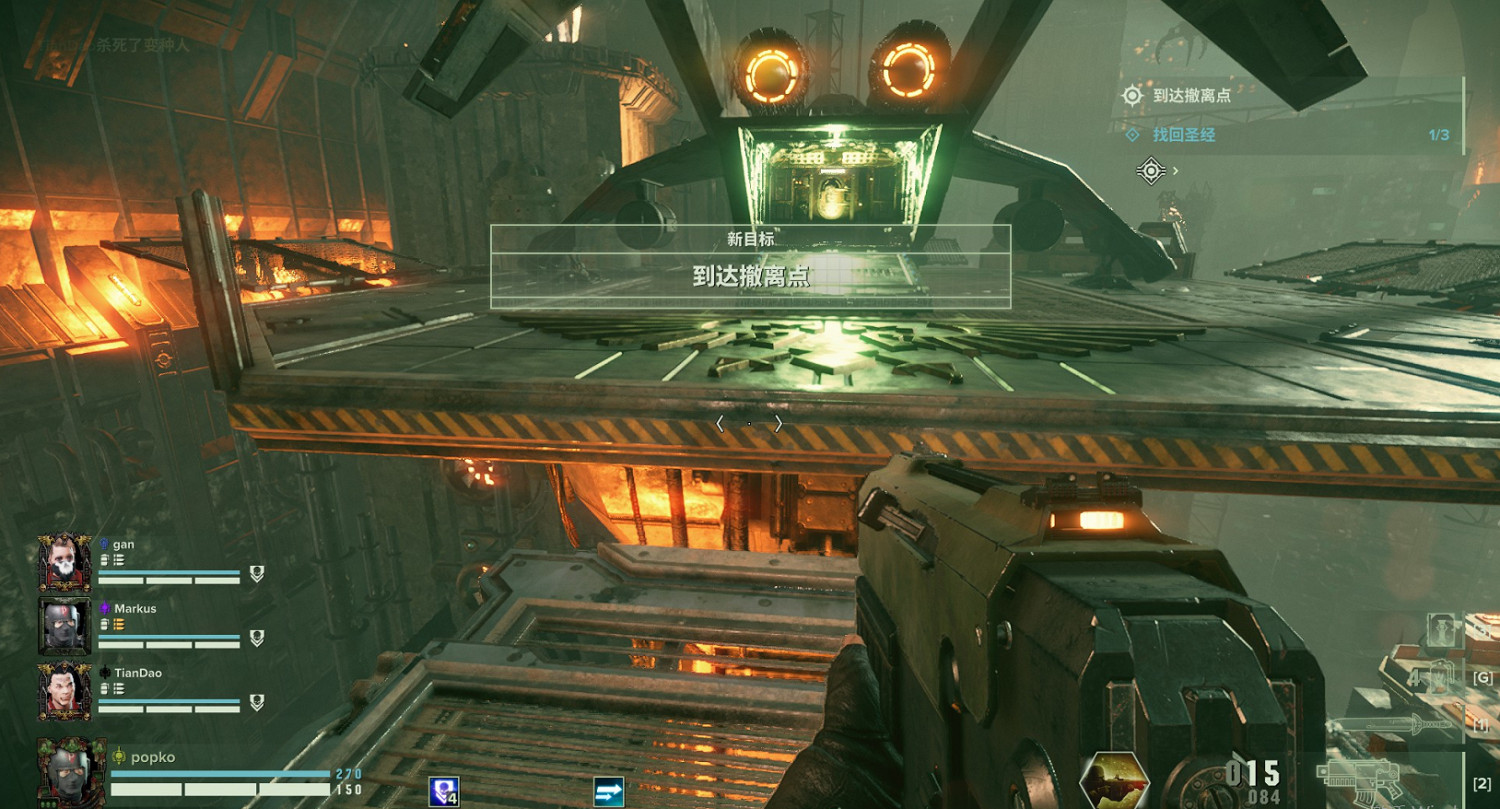Click the blue double-arrow buff icon
This screenshot has height=809, width=1500.
(x=608, y=791)
